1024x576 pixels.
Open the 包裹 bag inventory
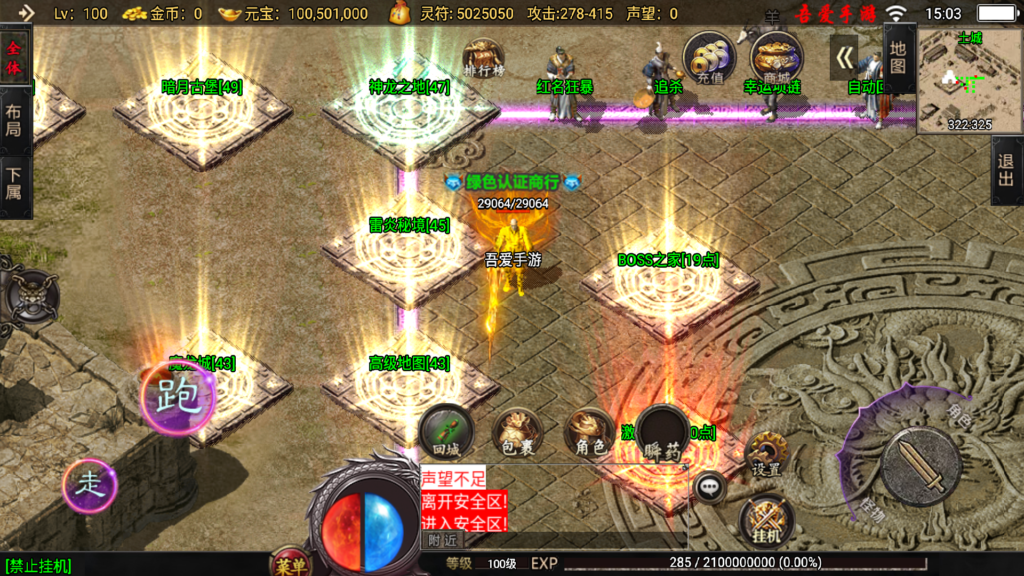point(517,432)
